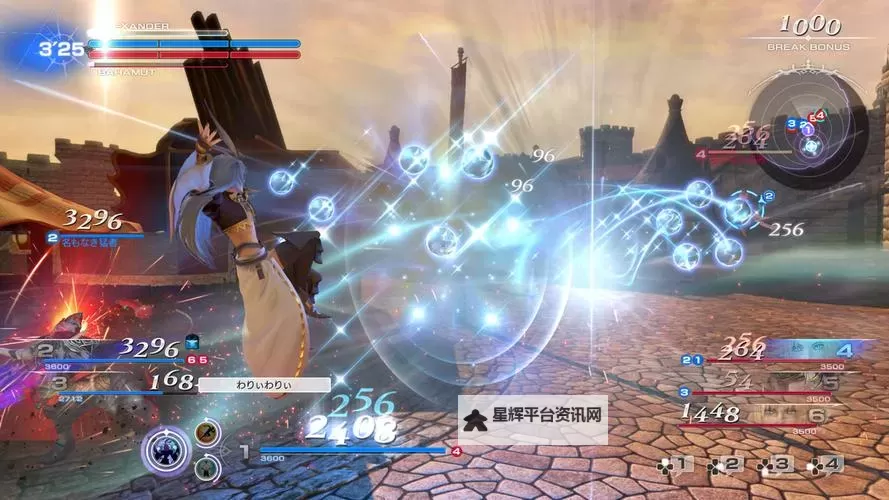Viewport: 889px width, 500px height.
Task: Select the orange sword skill icon
Action: 208,433
